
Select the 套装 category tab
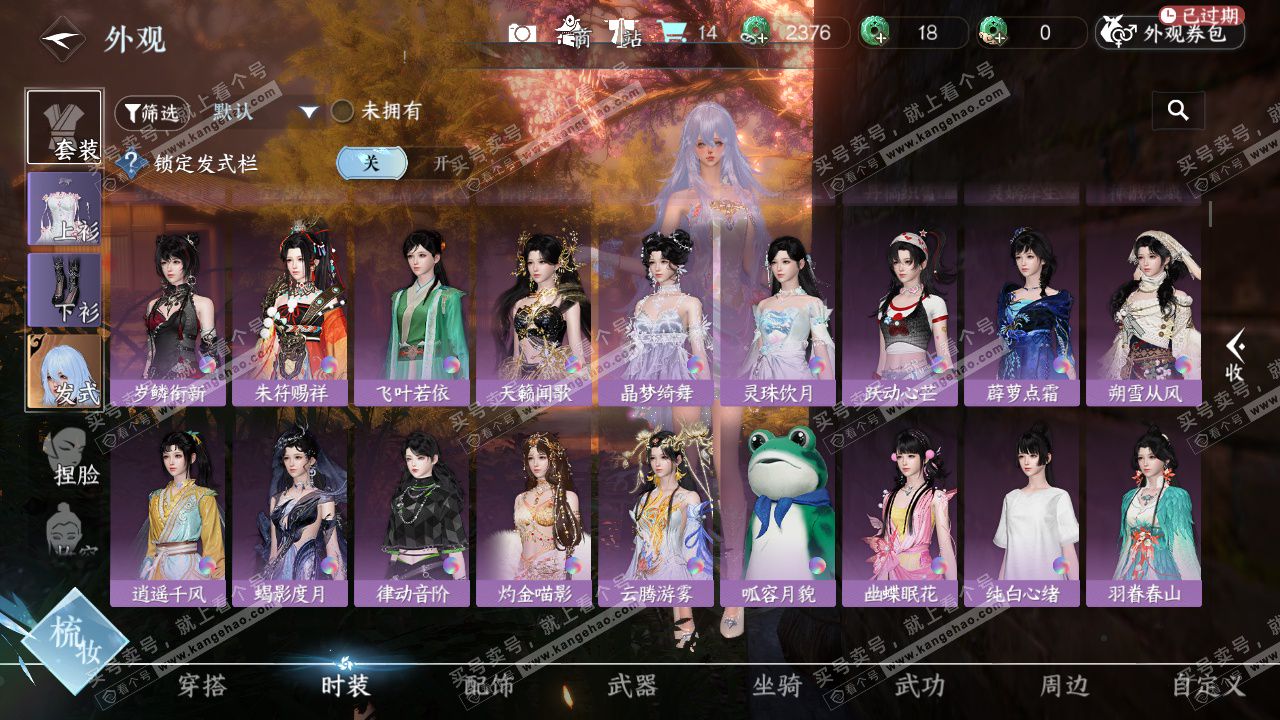coord(65,127)
